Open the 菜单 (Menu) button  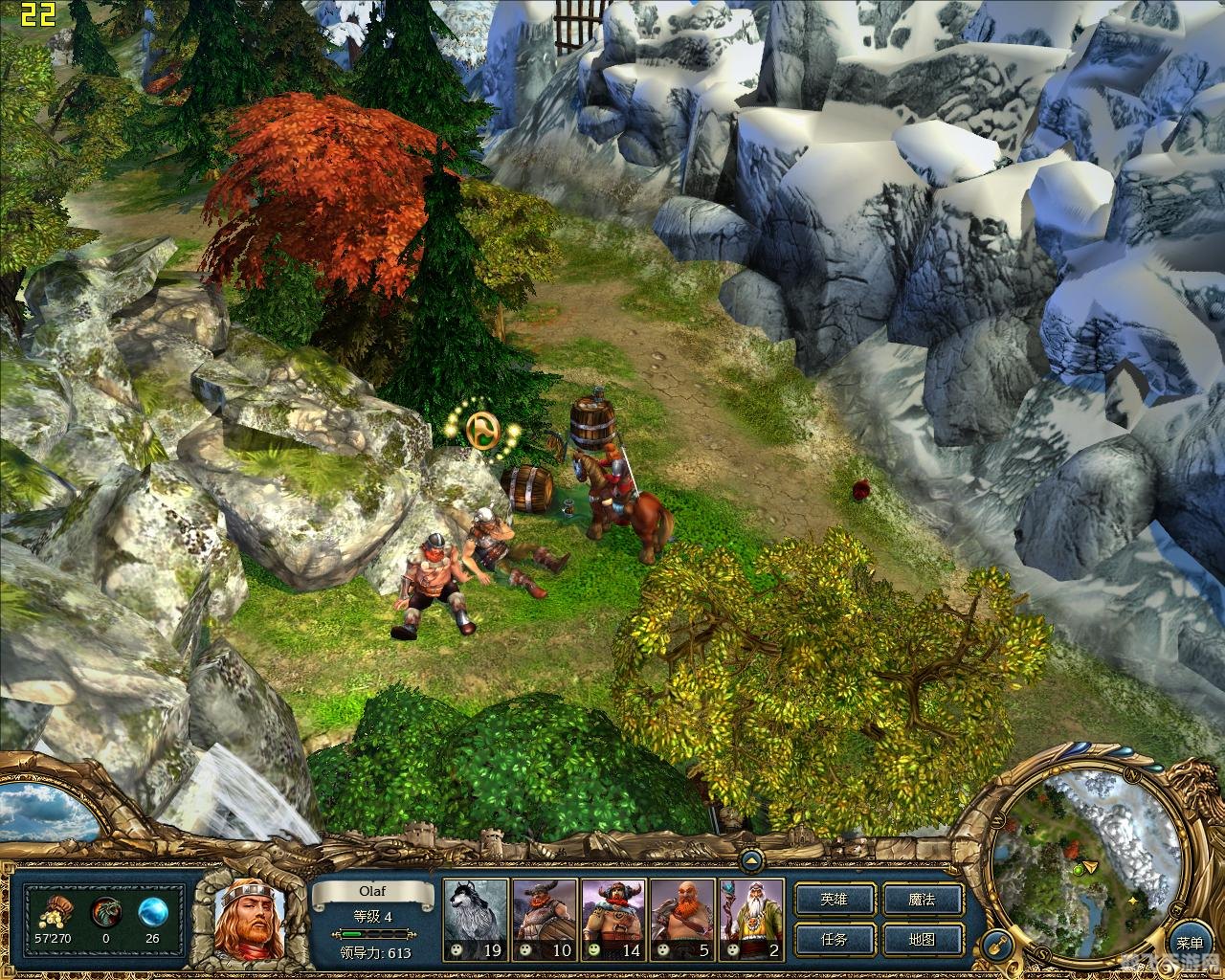1190,944
